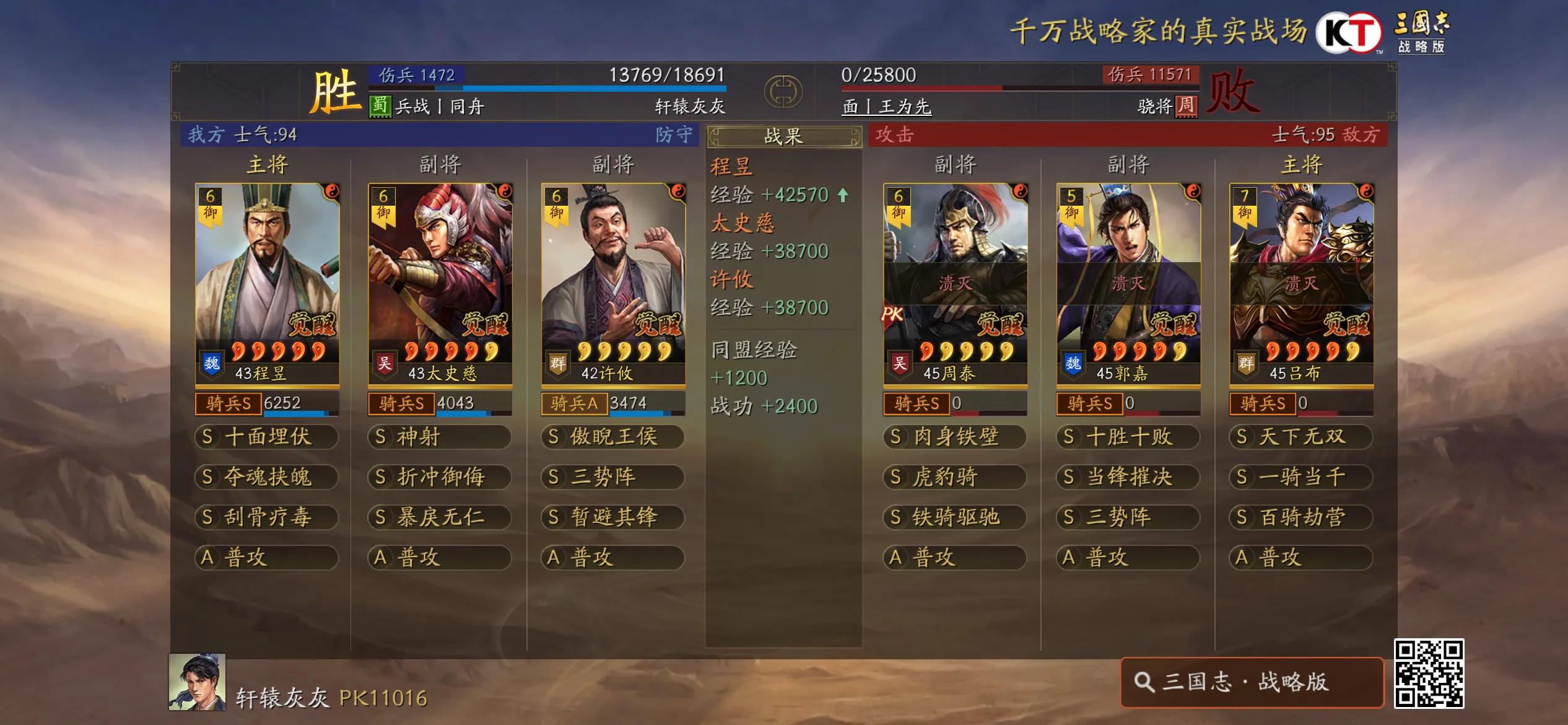1568x725 pixels.
Task: Open the 骑兵S troop type selector for 程昱
Action: click(x=229, y=405)
